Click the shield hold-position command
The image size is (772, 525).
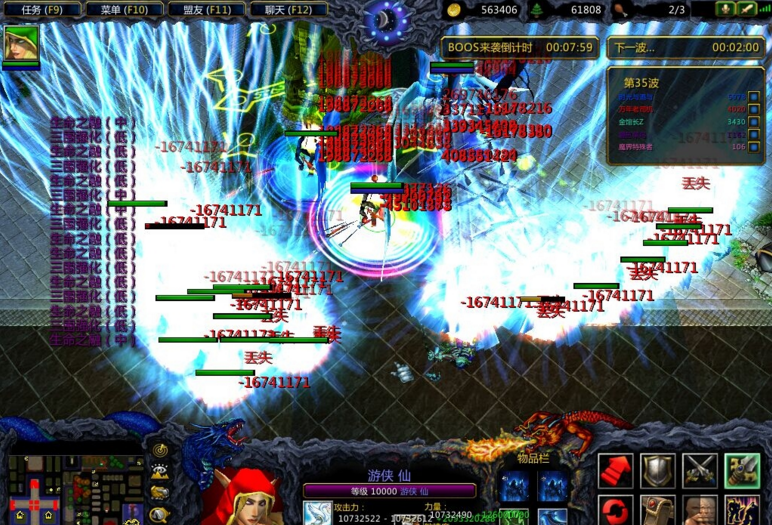657,471
